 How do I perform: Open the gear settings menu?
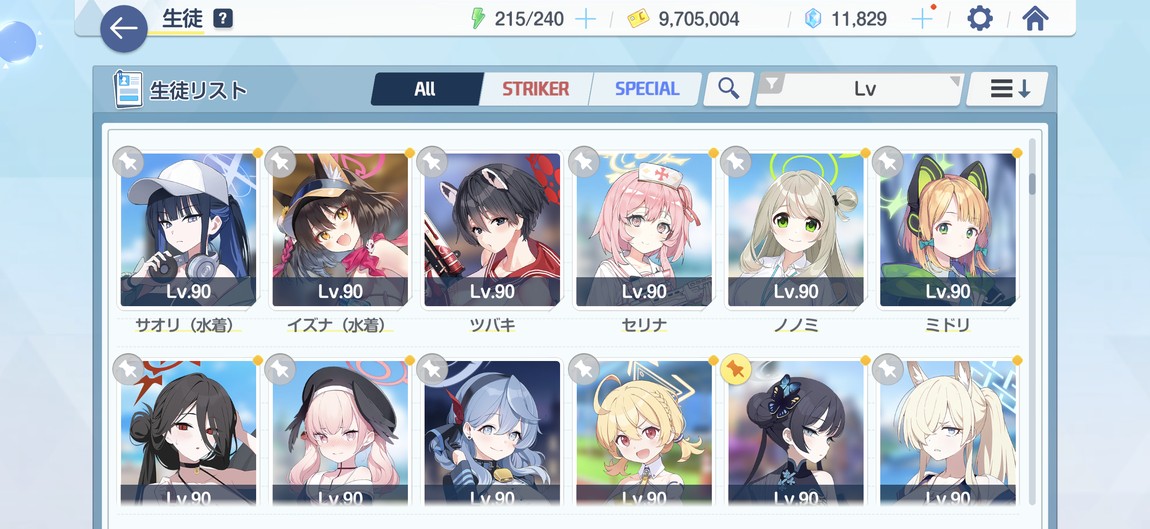[979, 19]
